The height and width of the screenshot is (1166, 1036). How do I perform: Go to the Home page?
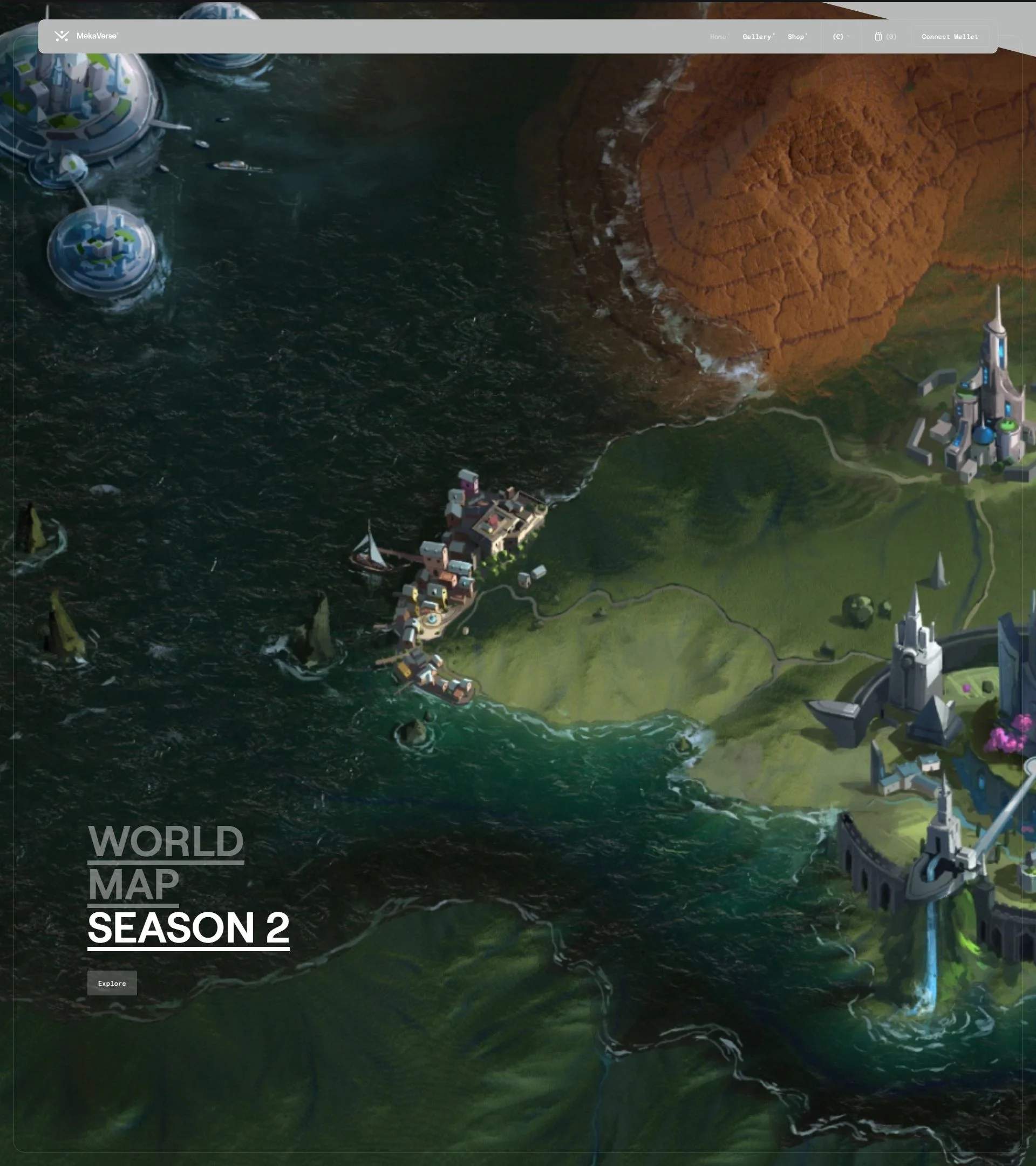click(718, 37)
